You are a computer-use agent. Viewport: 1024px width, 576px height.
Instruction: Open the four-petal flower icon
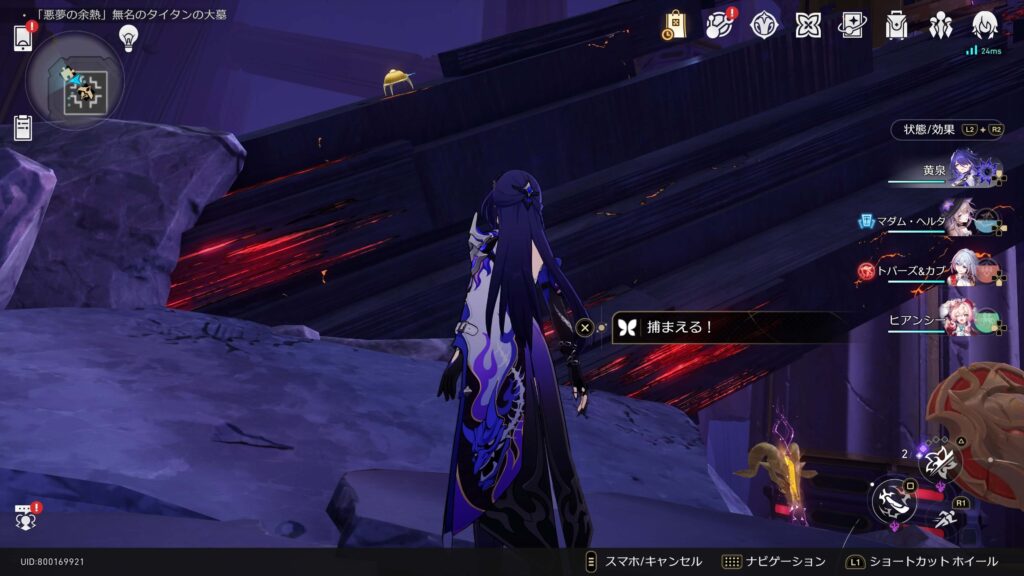[808, 25]
